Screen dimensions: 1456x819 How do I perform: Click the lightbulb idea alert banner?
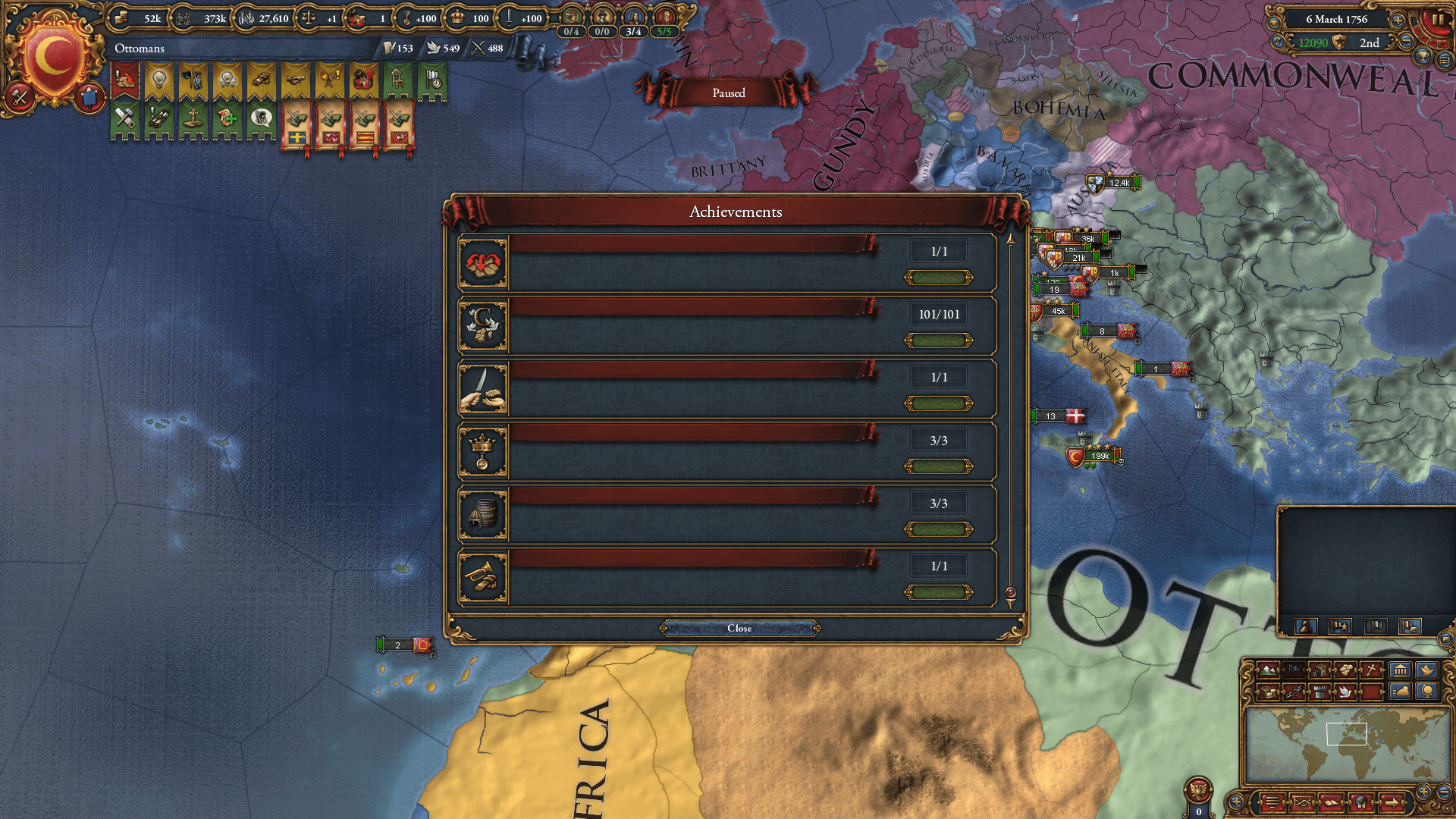[x=159, y=80]
